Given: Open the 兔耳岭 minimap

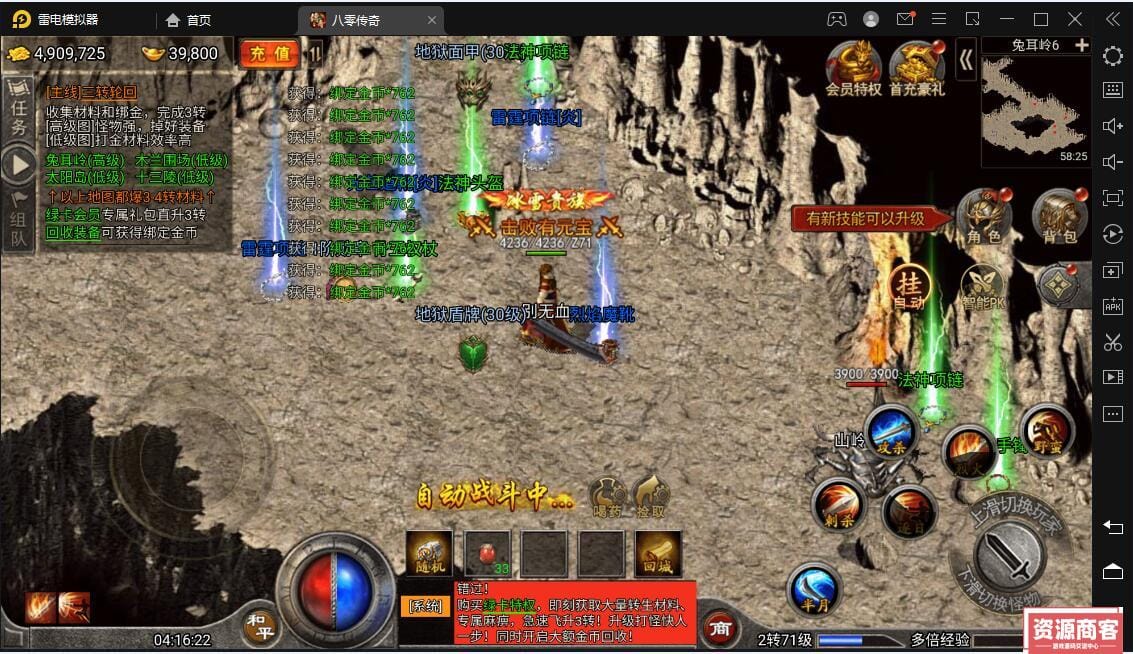Looking at the screenshot, I should click(x=1035, y=103).
